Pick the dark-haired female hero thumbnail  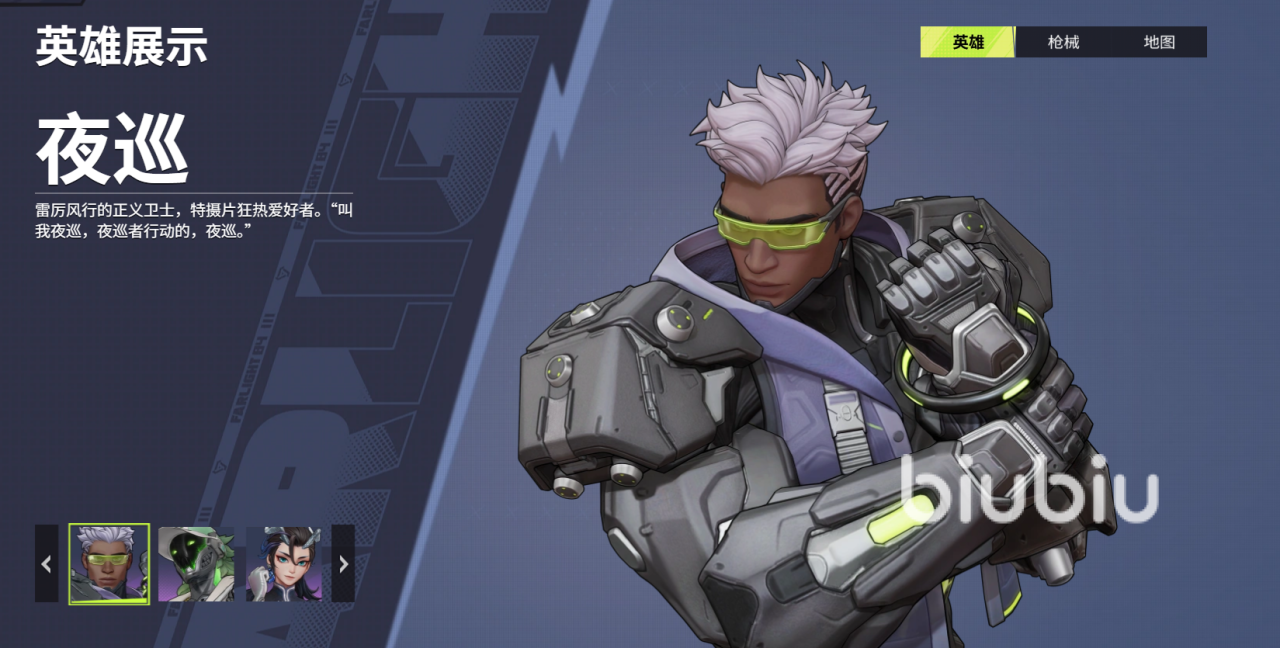coord(284,564)
